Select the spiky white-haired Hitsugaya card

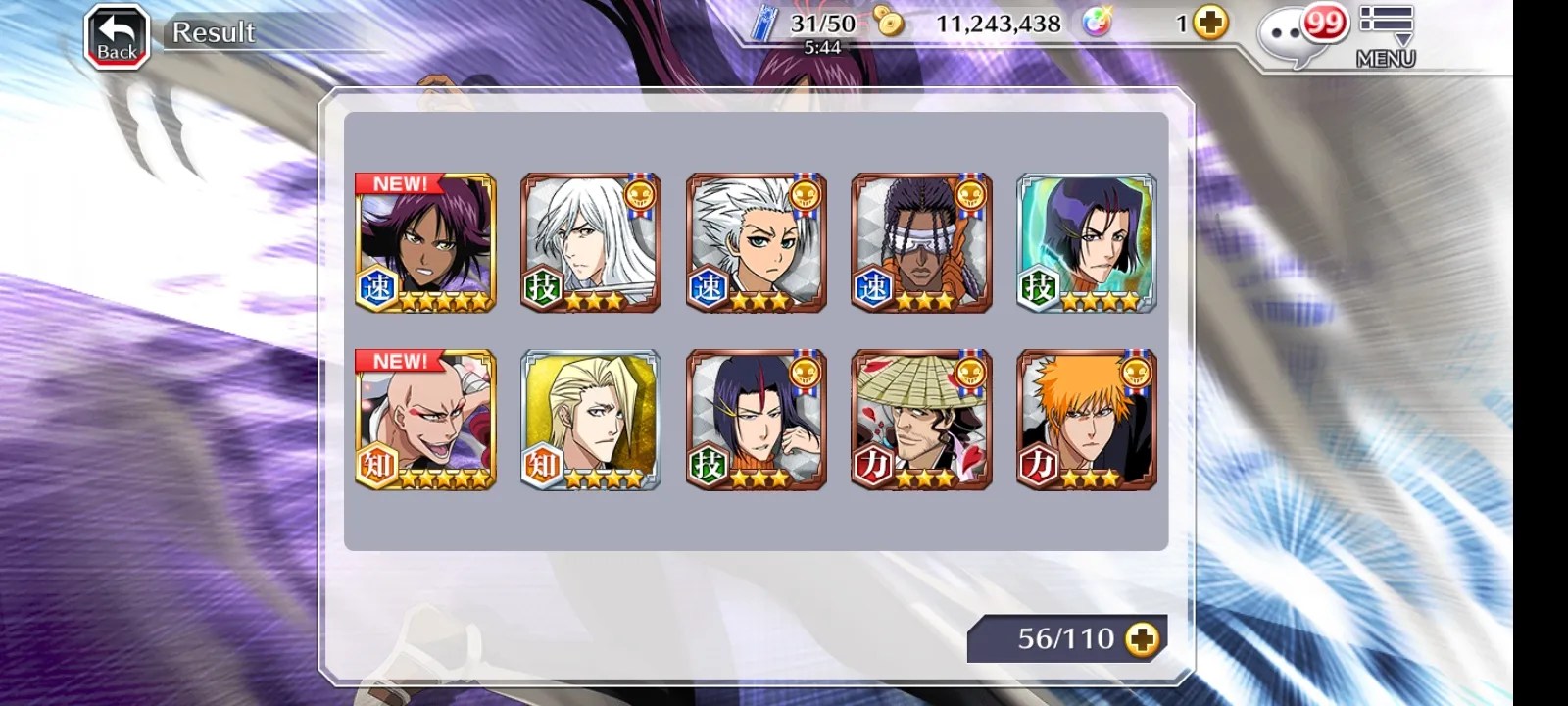(x=757, y=243)
